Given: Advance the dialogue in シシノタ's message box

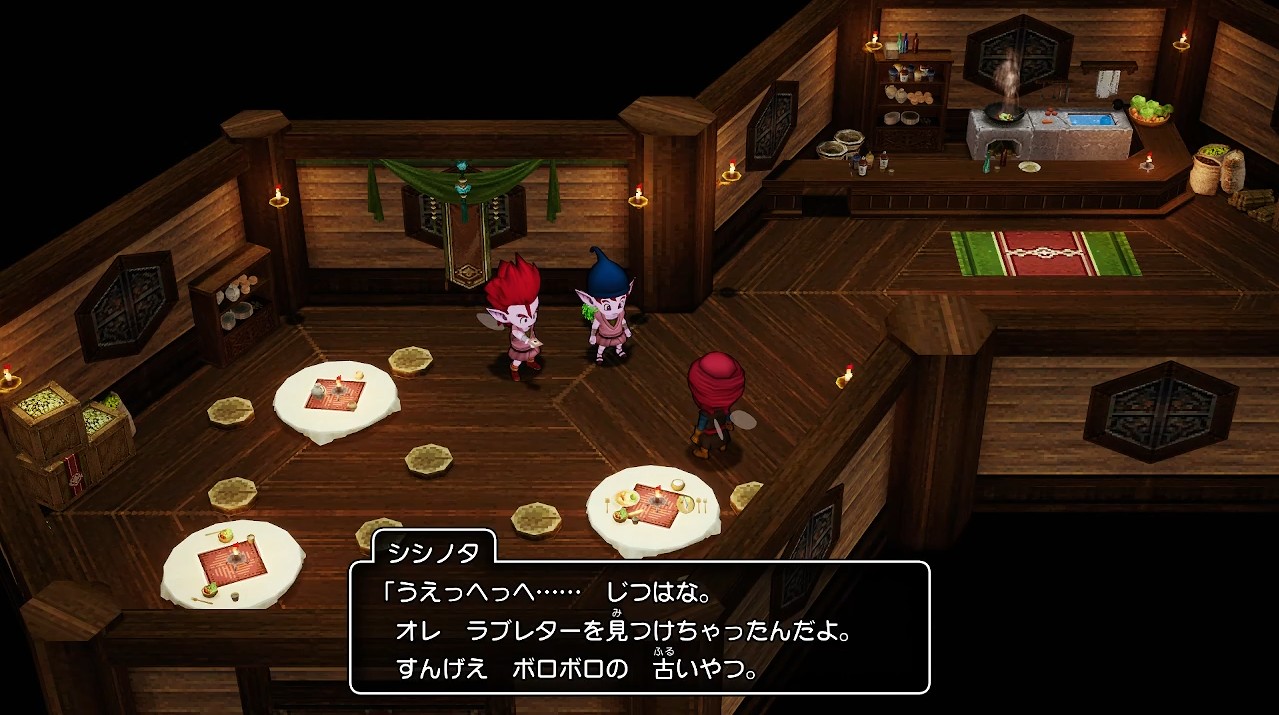Looking at the screenshot, I should tap(639, 628).
